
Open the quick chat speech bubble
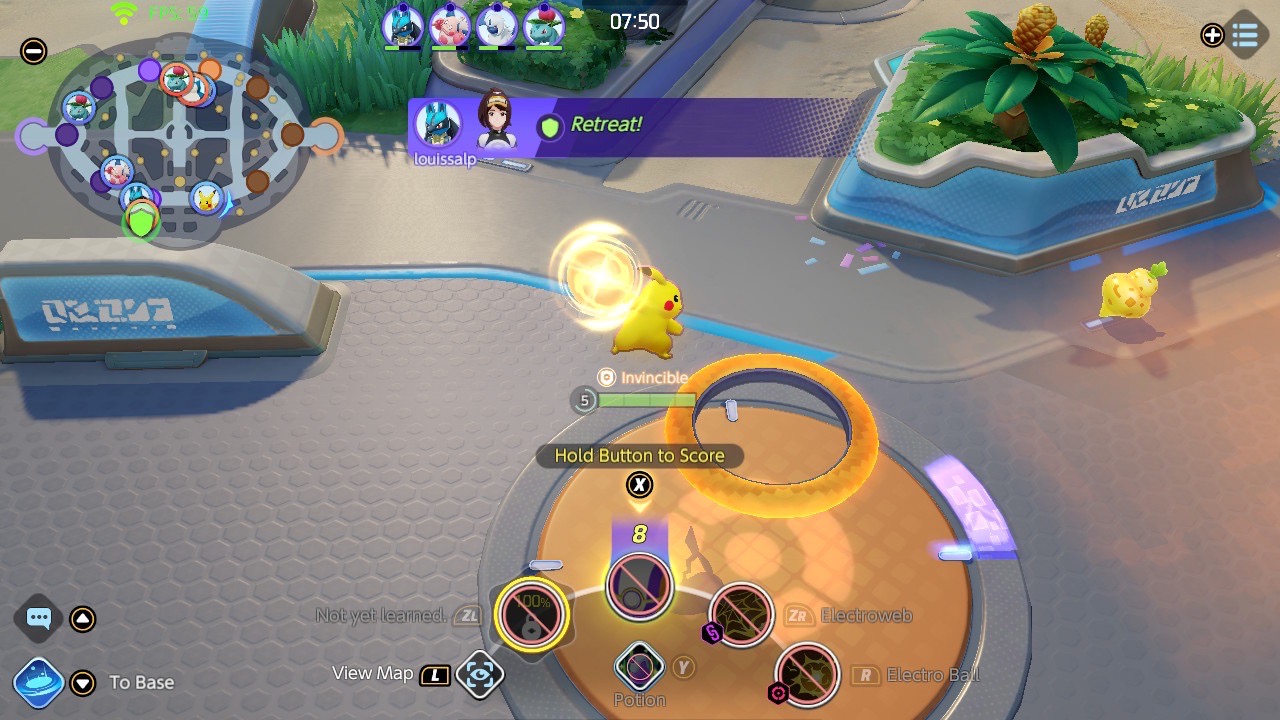(39, 618)
